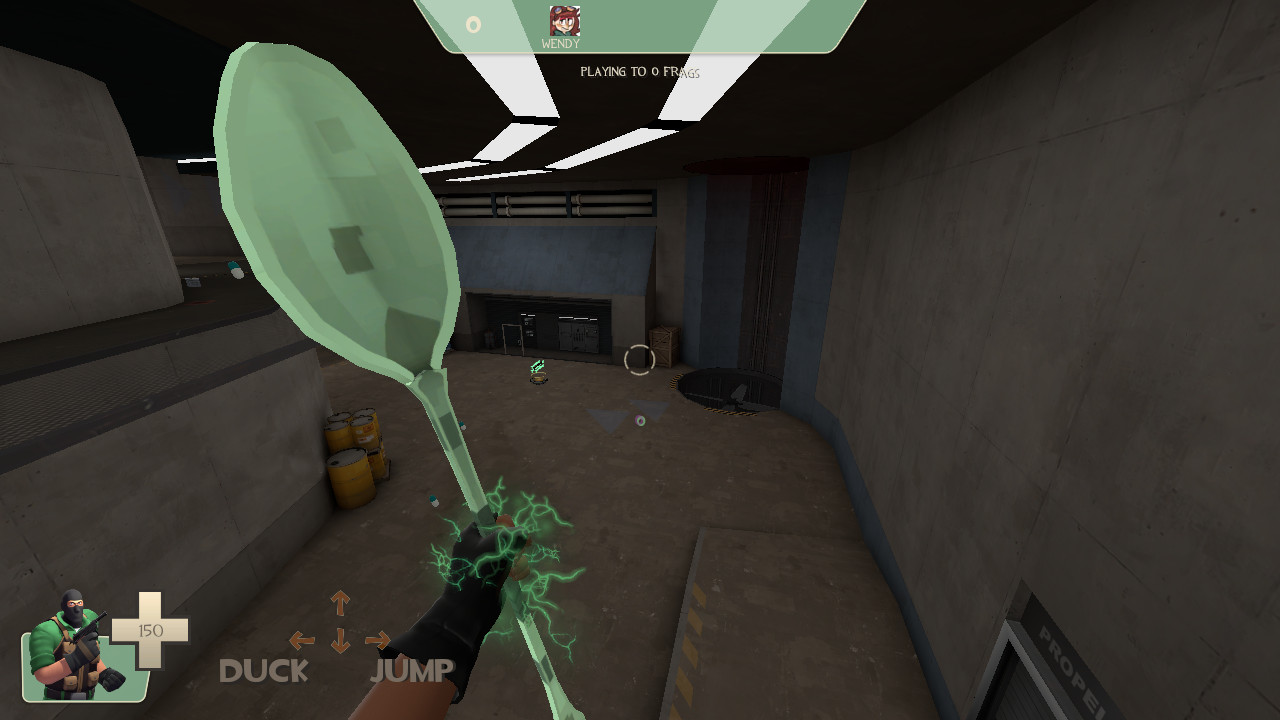Toggle the DUCK keybind hint
Viewport: 1280px width, 720px height.
(265, 672)
